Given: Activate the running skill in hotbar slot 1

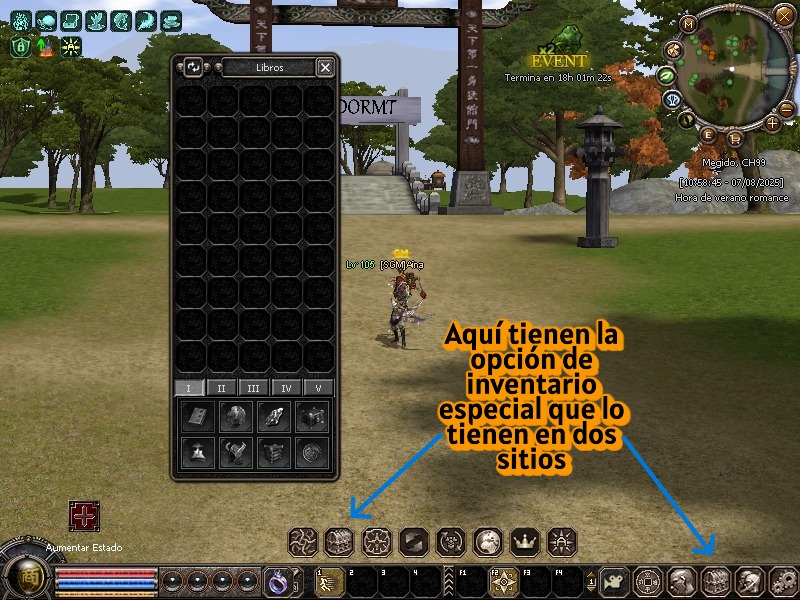Looking at the screenshot, I should 329,581.
